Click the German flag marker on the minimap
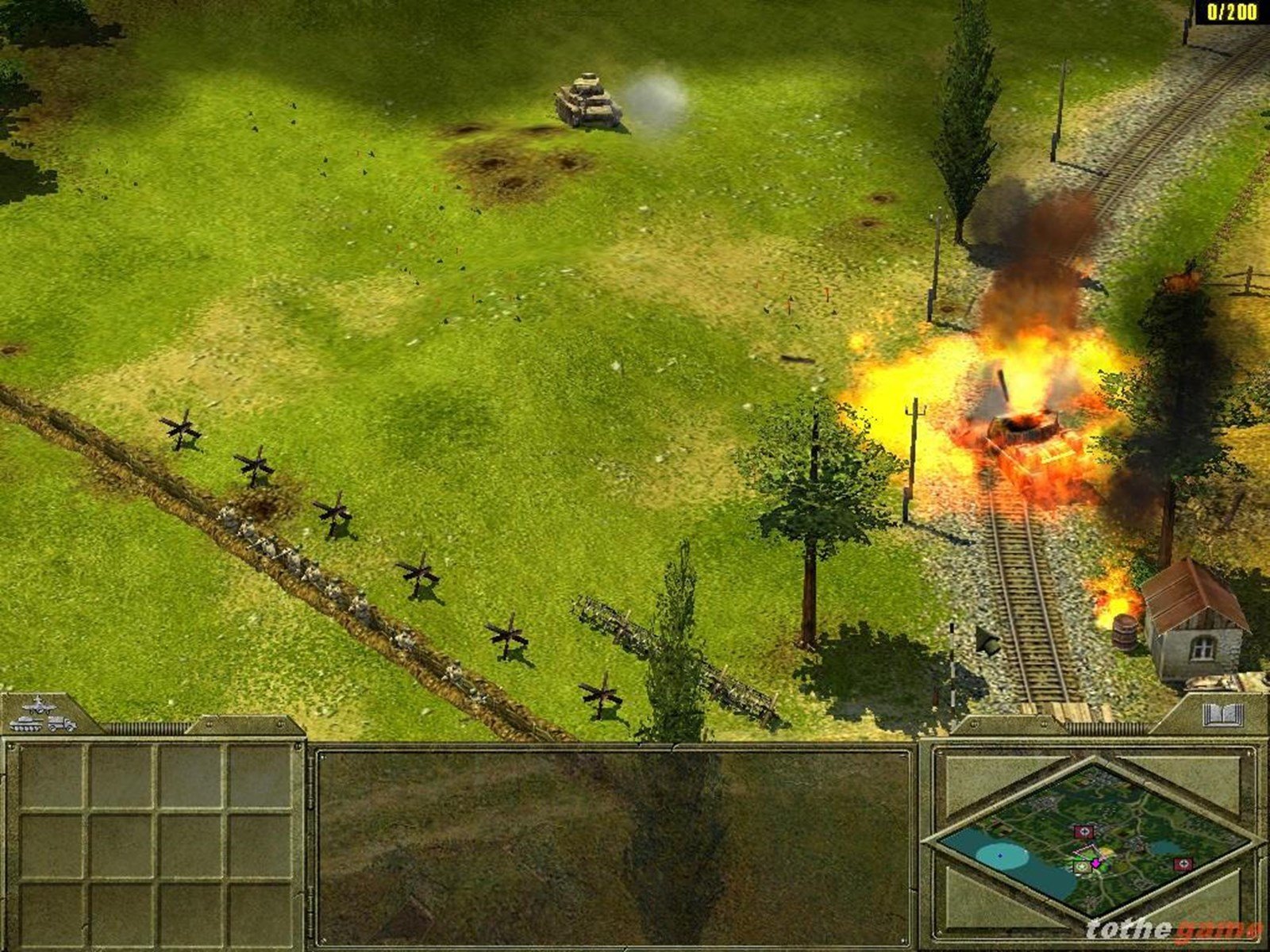The width and height of the screenshot is (1270, 952). coord(1084,831)
